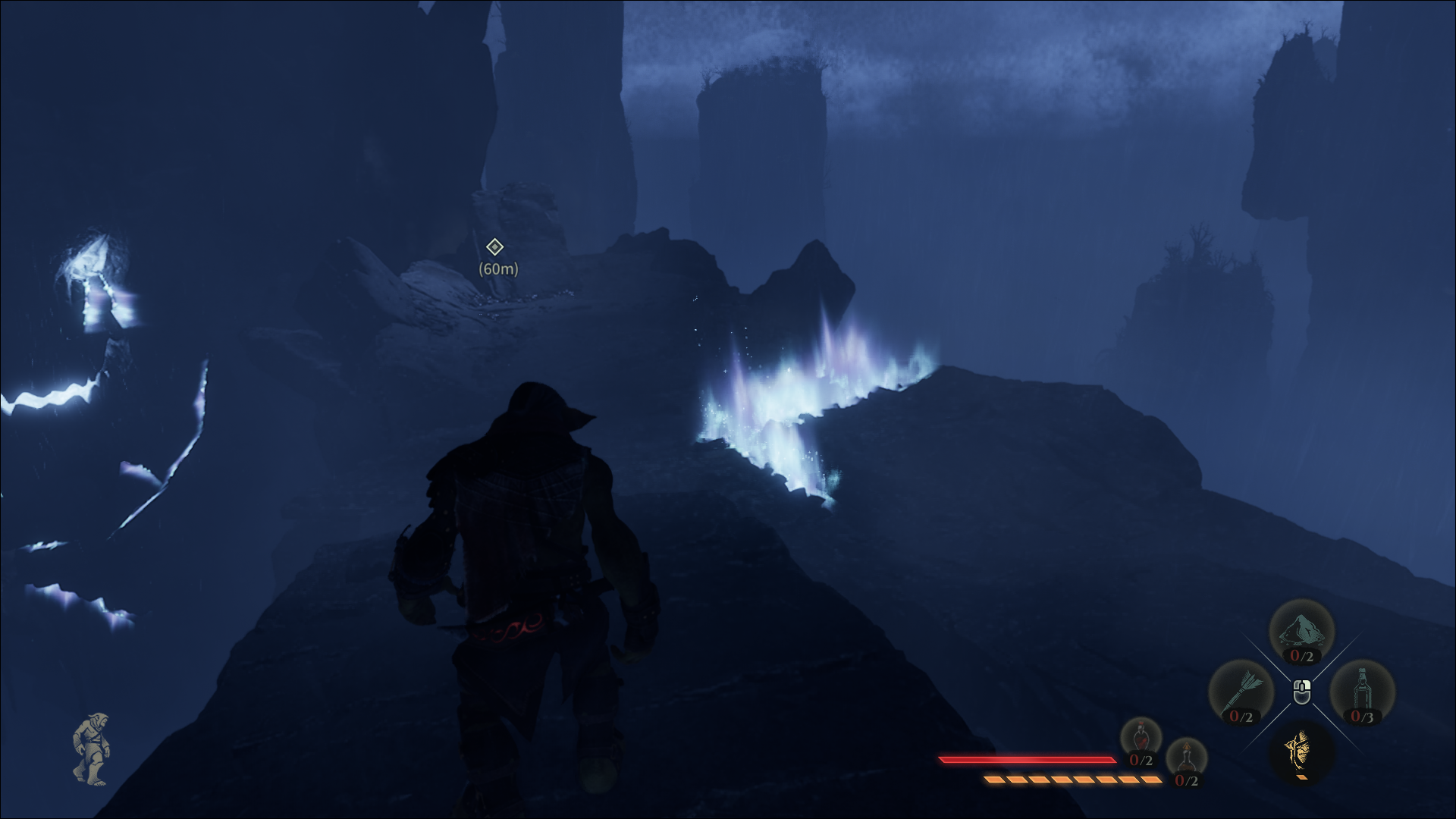Viewport: 1456px width, 819px height.
Task: Click the walking goblin stance indicator
Action: click(x=92, y=748)
